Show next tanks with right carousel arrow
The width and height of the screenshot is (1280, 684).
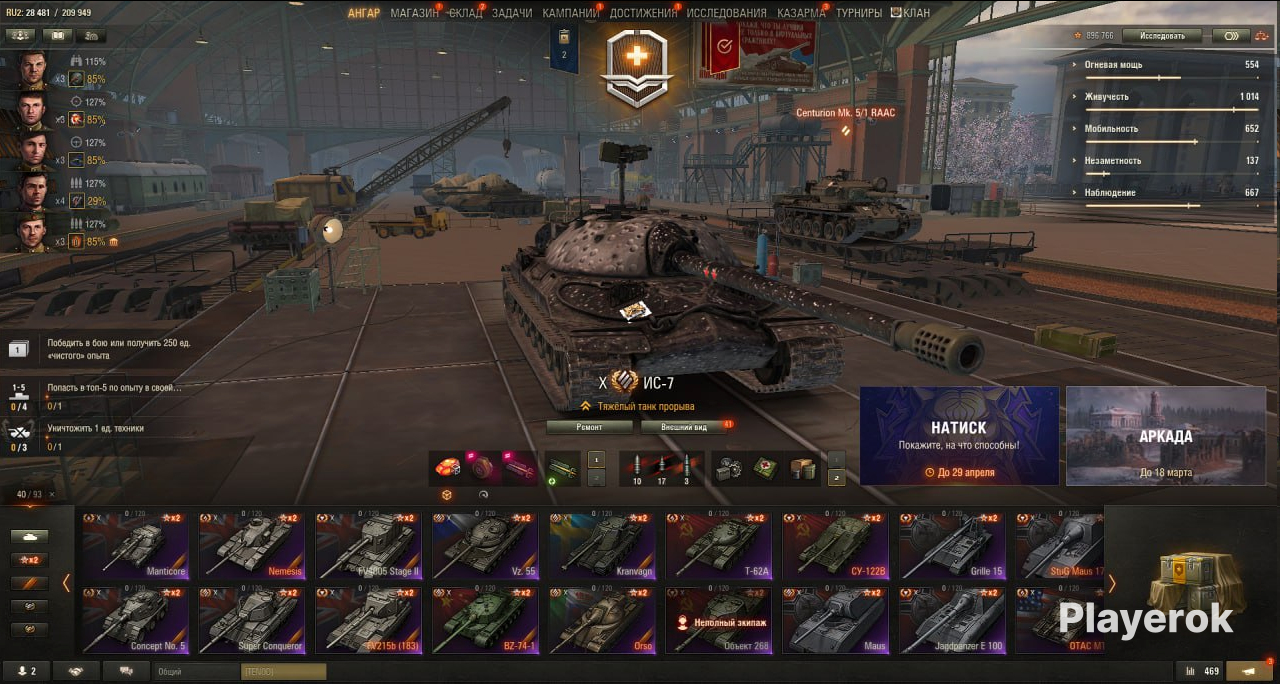[x=1111, y=583]
